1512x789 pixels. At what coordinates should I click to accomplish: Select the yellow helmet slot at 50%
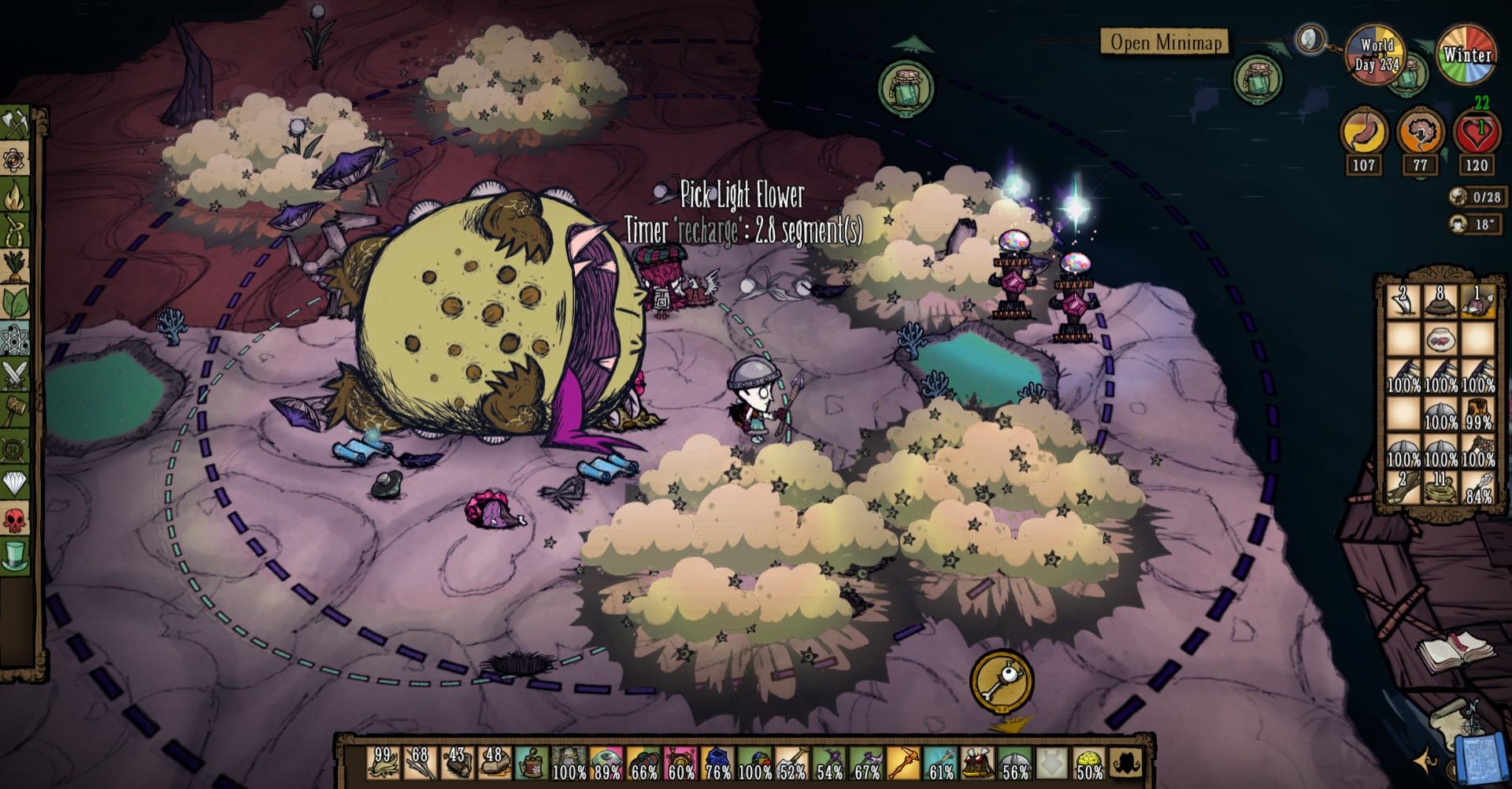coord(1089,764)
